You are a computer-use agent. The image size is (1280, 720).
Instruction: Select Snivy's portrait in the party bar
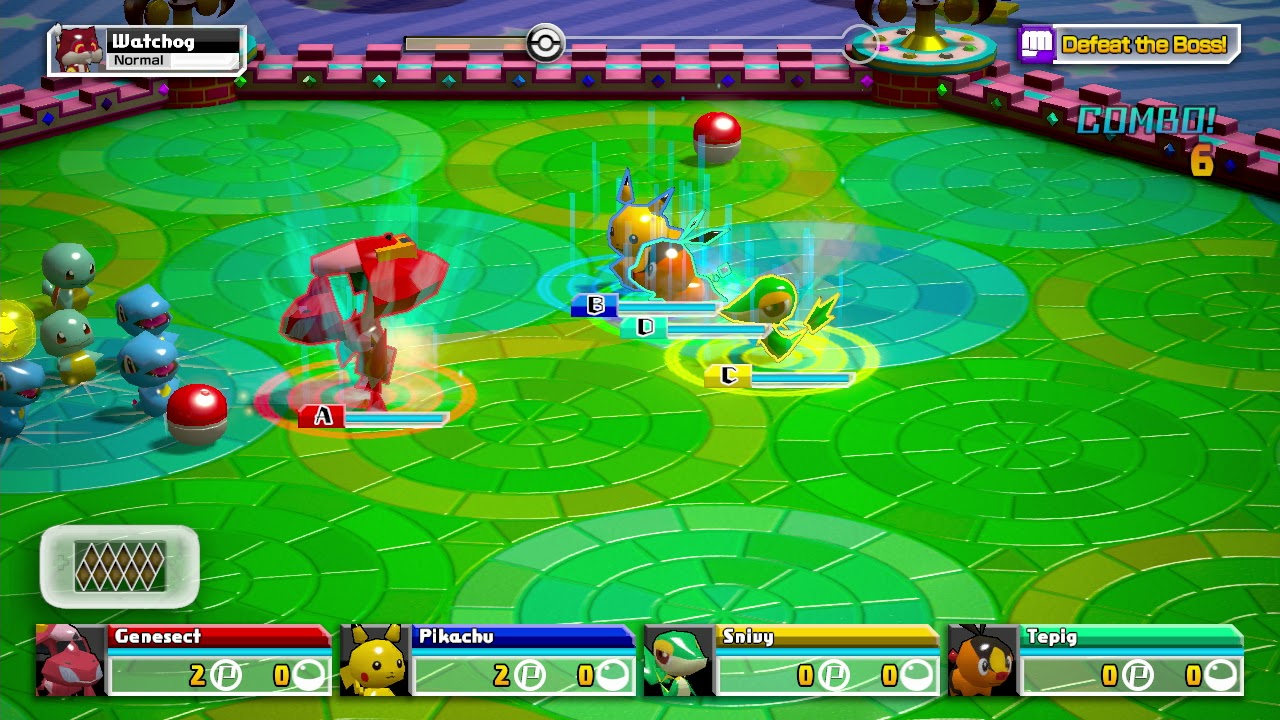(679, 663)
